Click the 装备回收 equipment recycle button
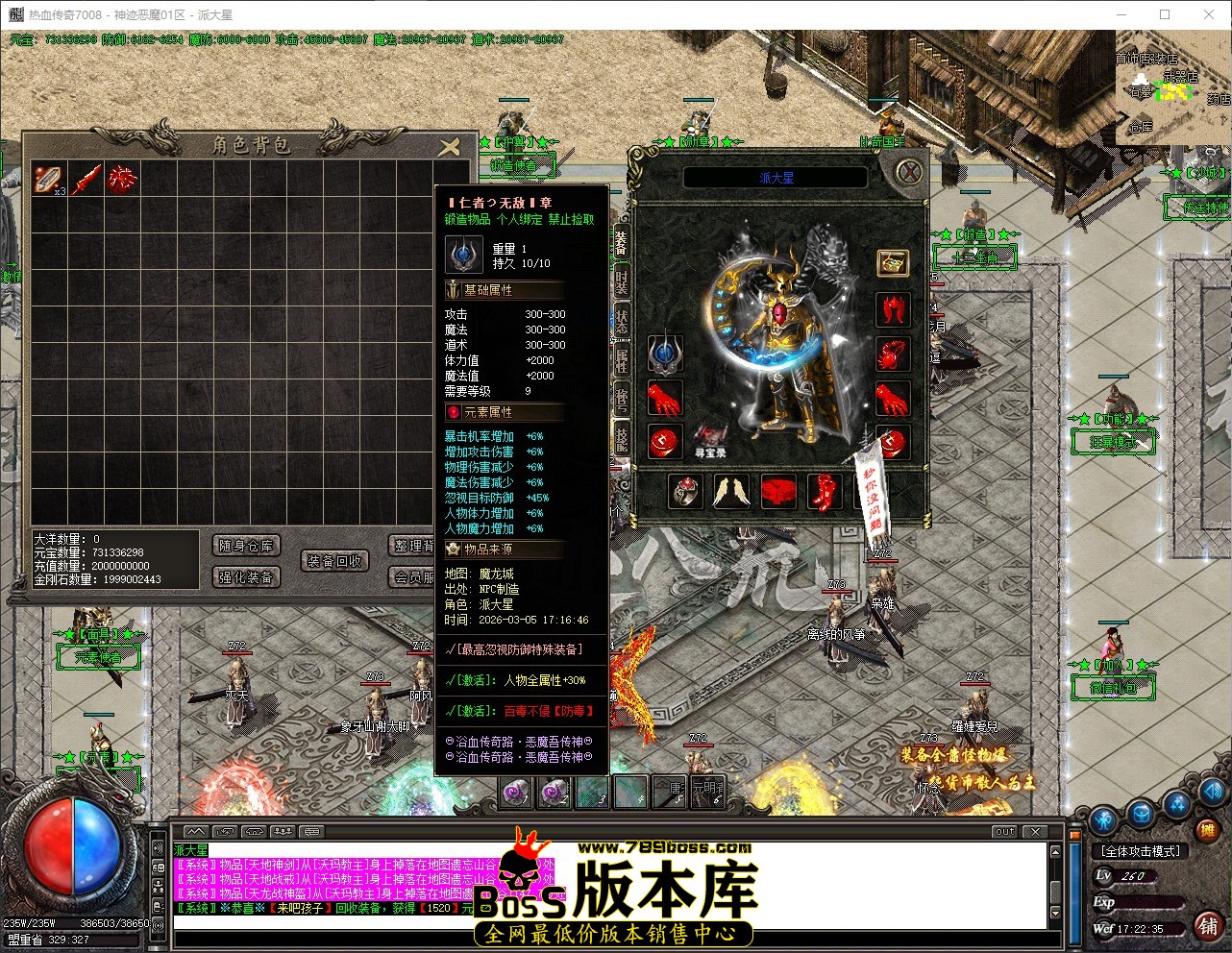 pyautogui.click(x=335, y=560)
